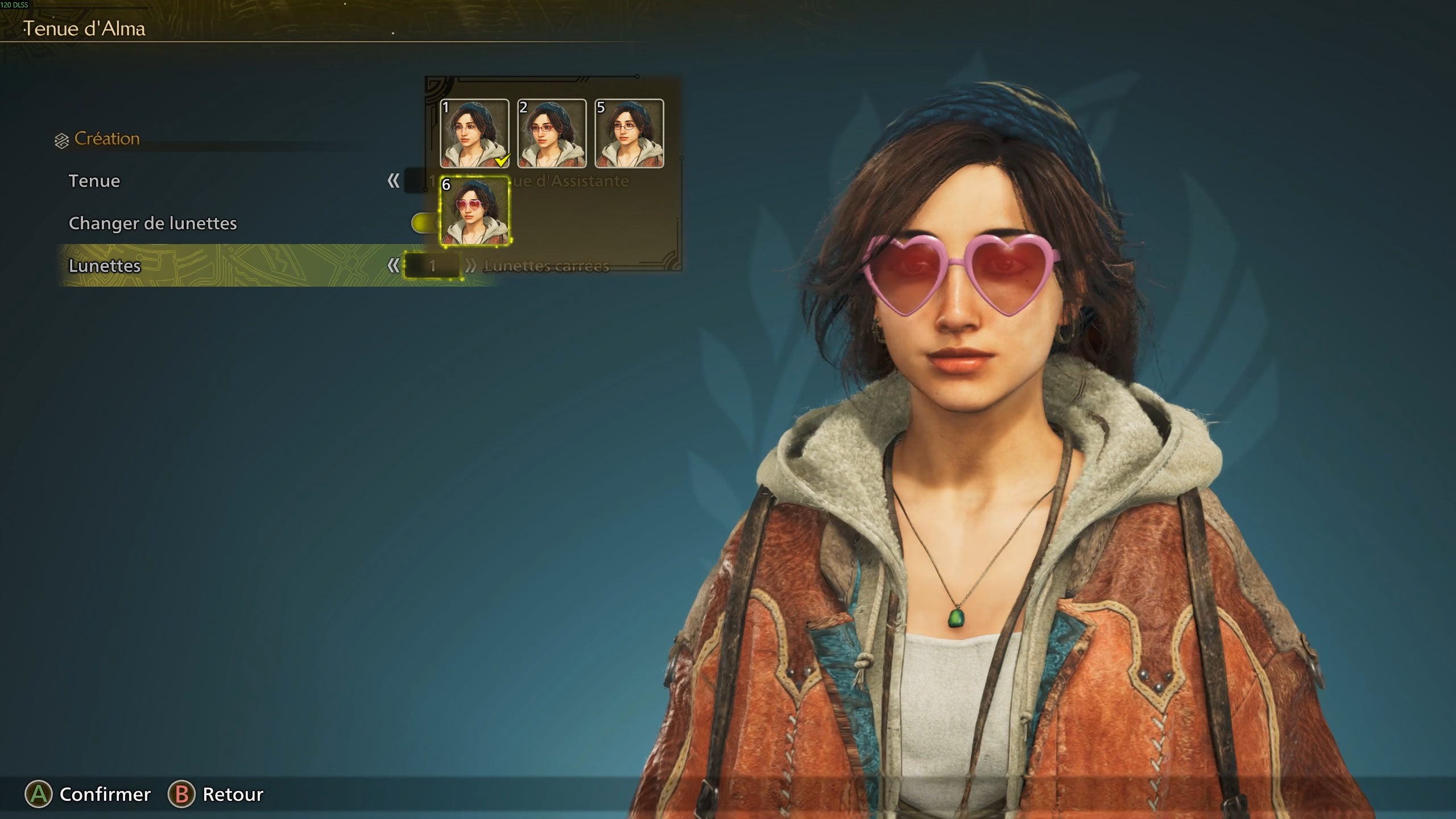
Task: Select the Tenue menu row
Action: coord(171,181)
